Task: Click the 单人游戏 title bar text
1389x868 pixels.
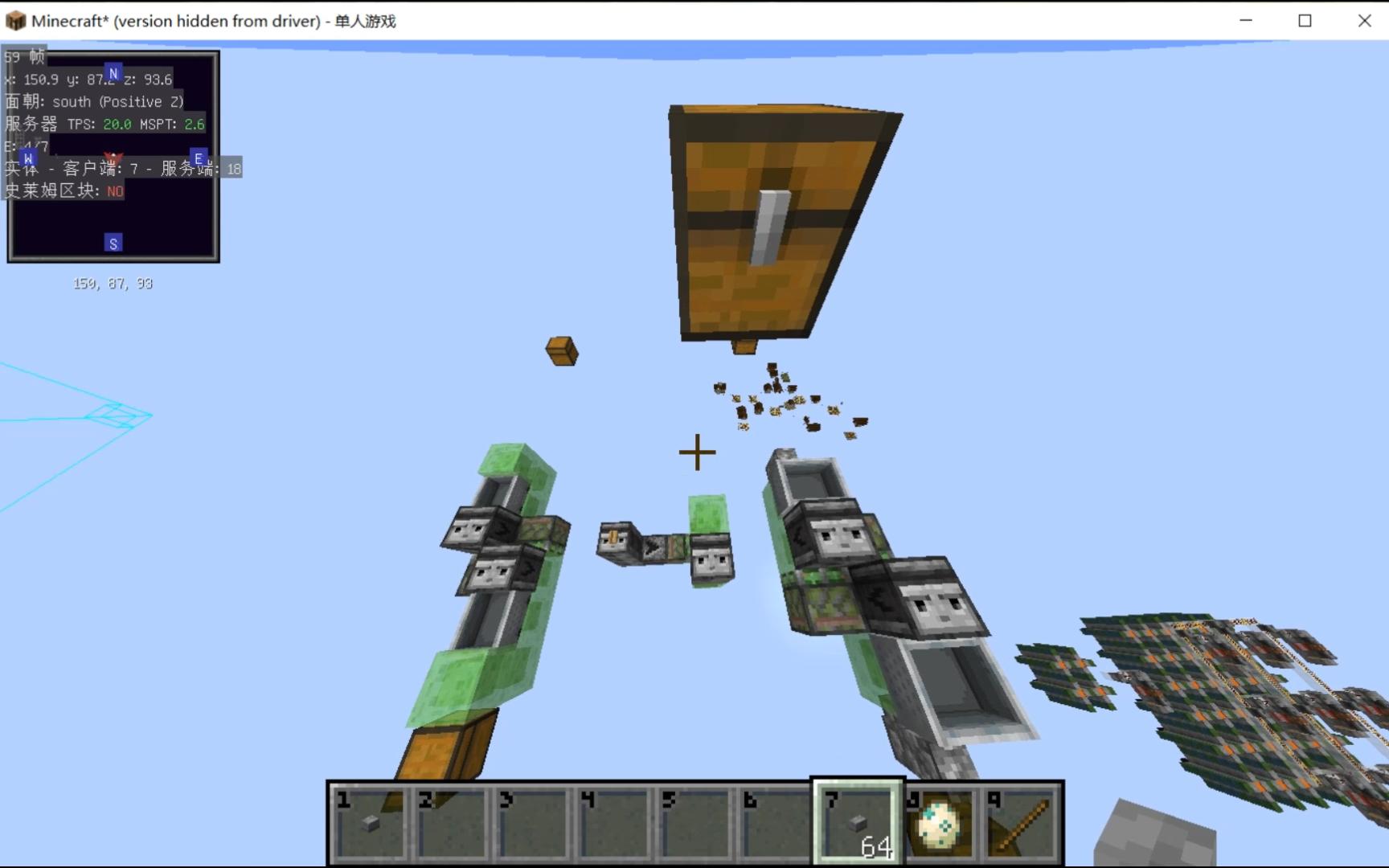Action: click(x=366, y=21)
